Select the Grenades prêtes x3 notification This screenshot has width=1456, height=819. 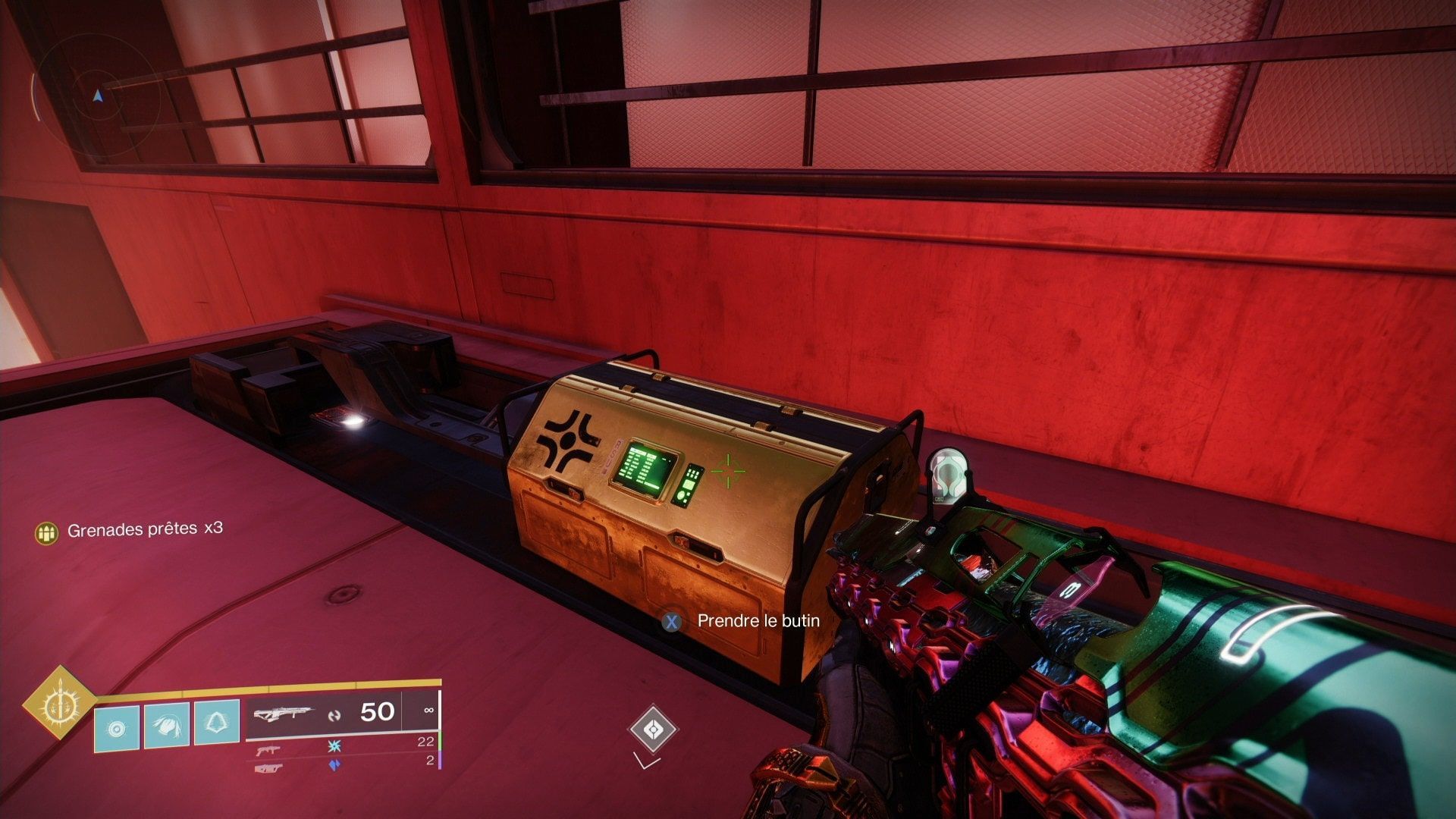(x=130, y=530)
